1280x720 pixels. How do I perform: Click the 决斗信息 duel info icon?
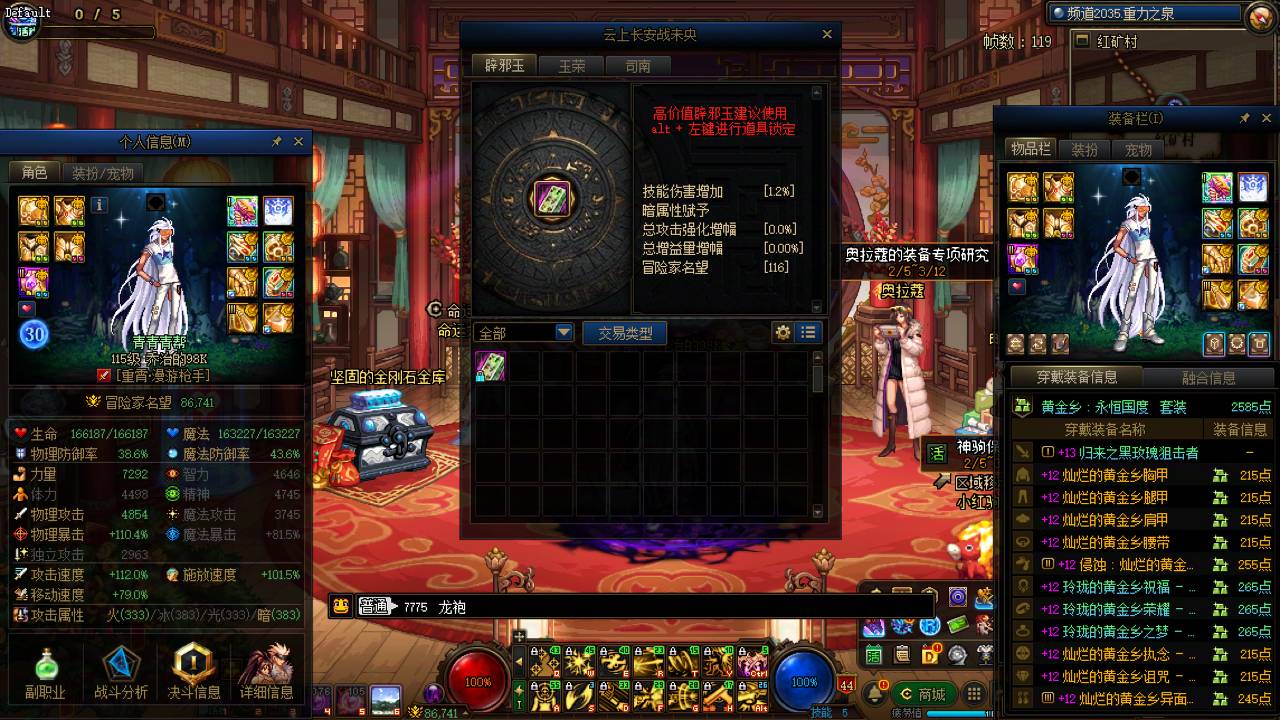click(x=192, y=665)
